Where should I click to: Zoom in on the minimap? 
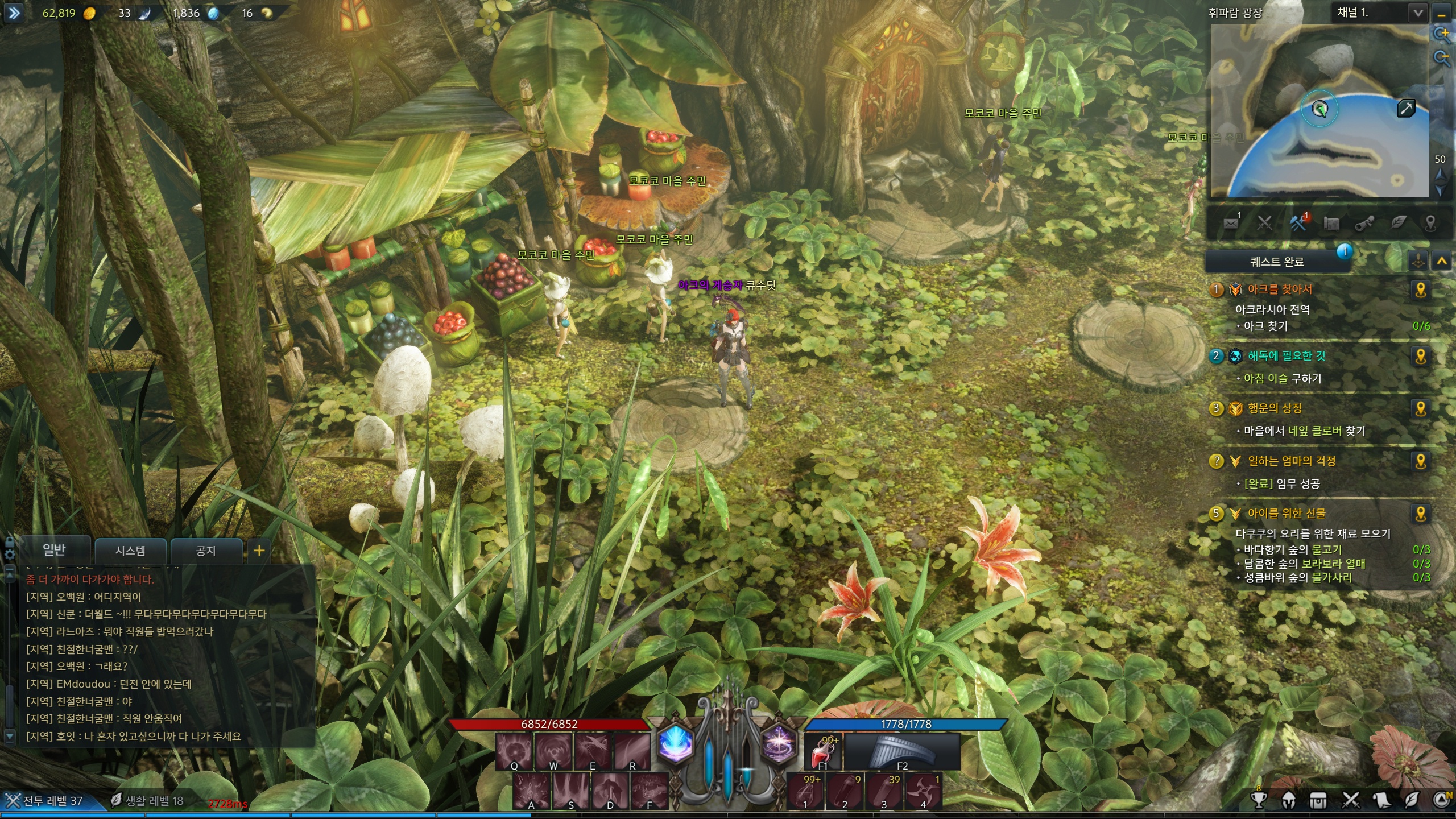tap(1442, 34)
